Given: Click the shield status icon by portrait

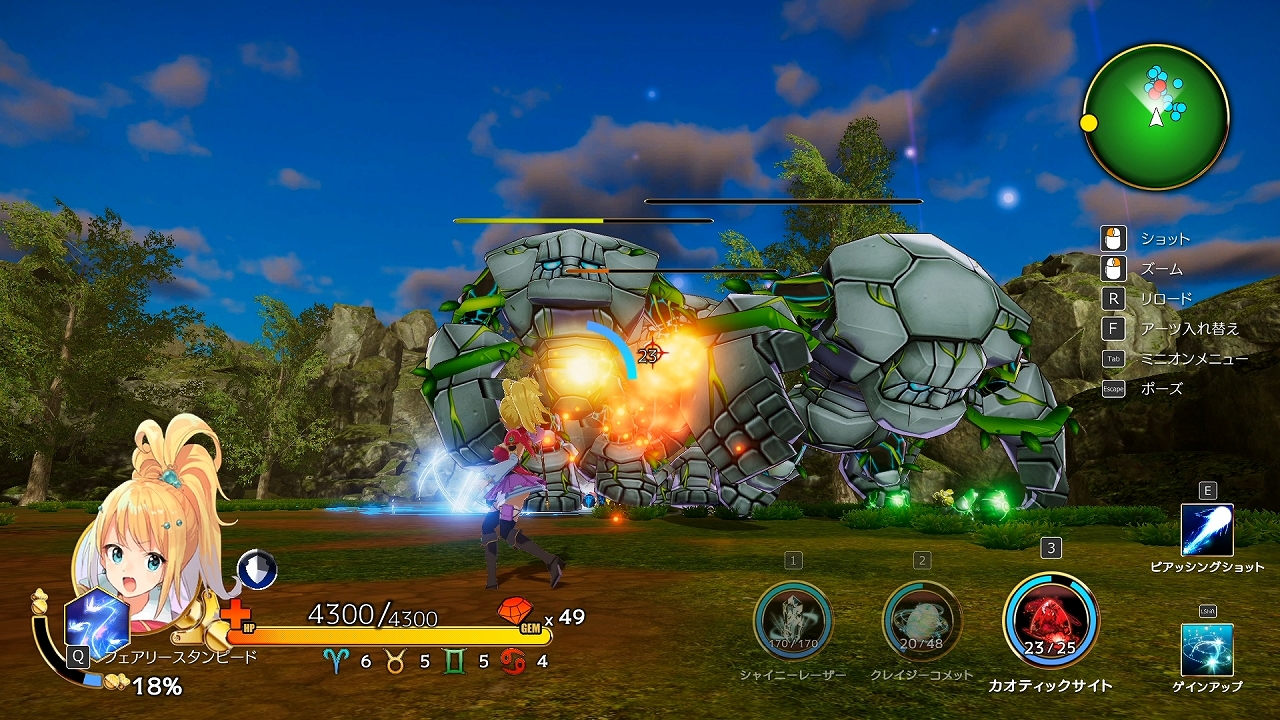Looking at the screenshot, I should click(x=257, y=569).
